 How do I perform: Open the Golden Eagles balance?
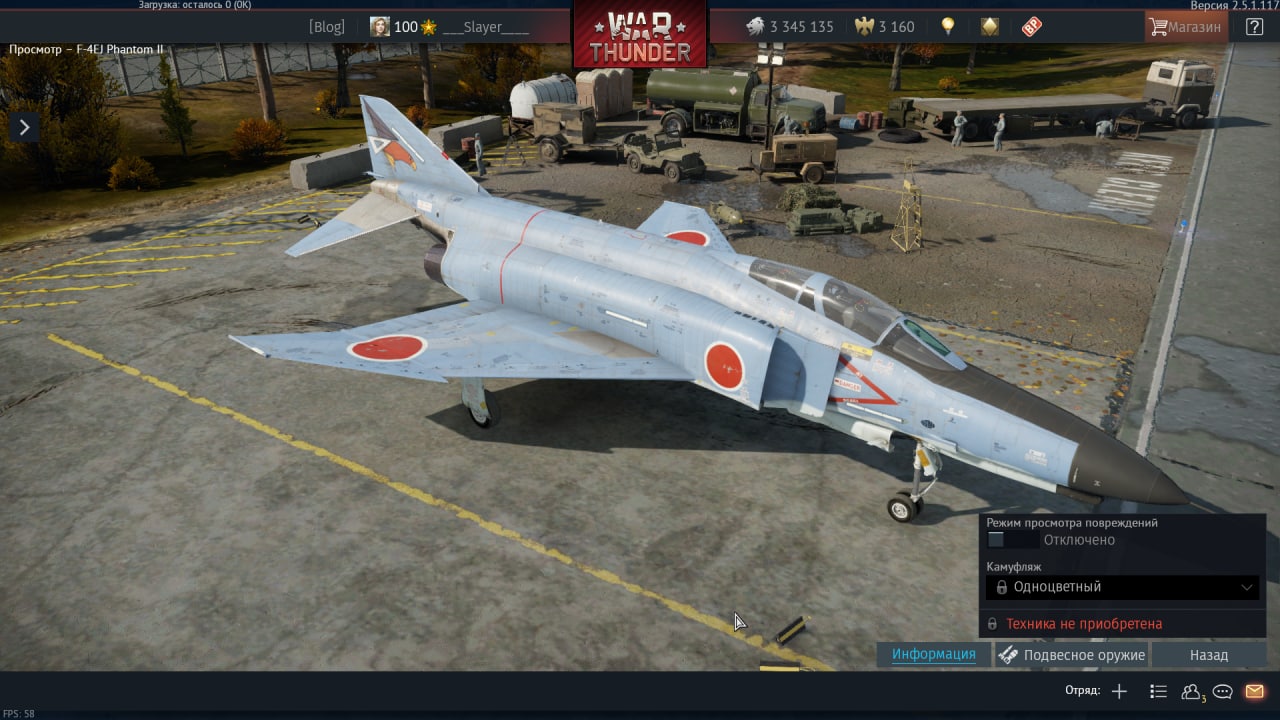pos(885,27)
